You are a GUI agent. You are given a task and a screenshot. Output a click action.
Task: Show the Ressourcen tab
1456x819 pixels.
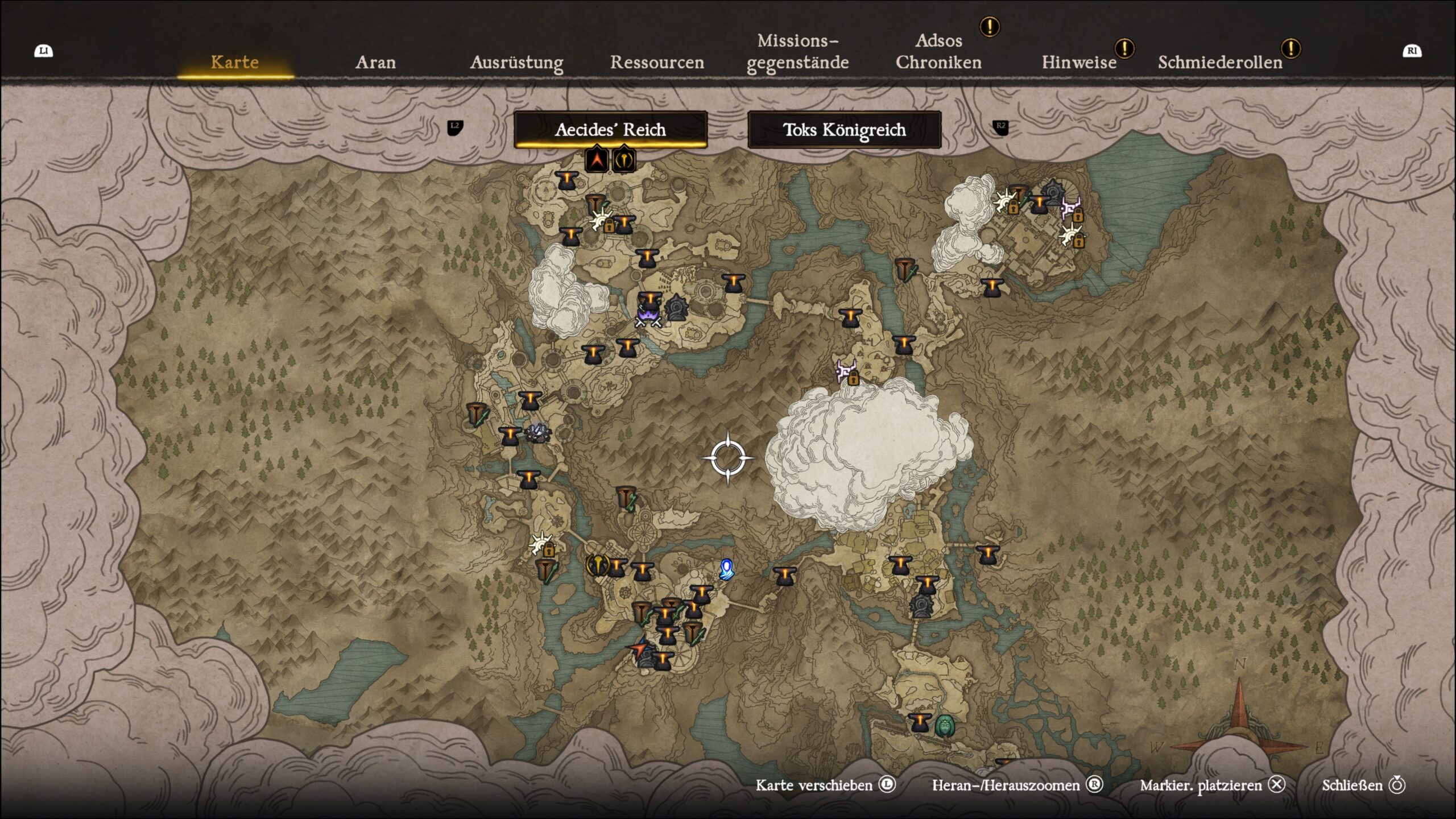[657, 62]
